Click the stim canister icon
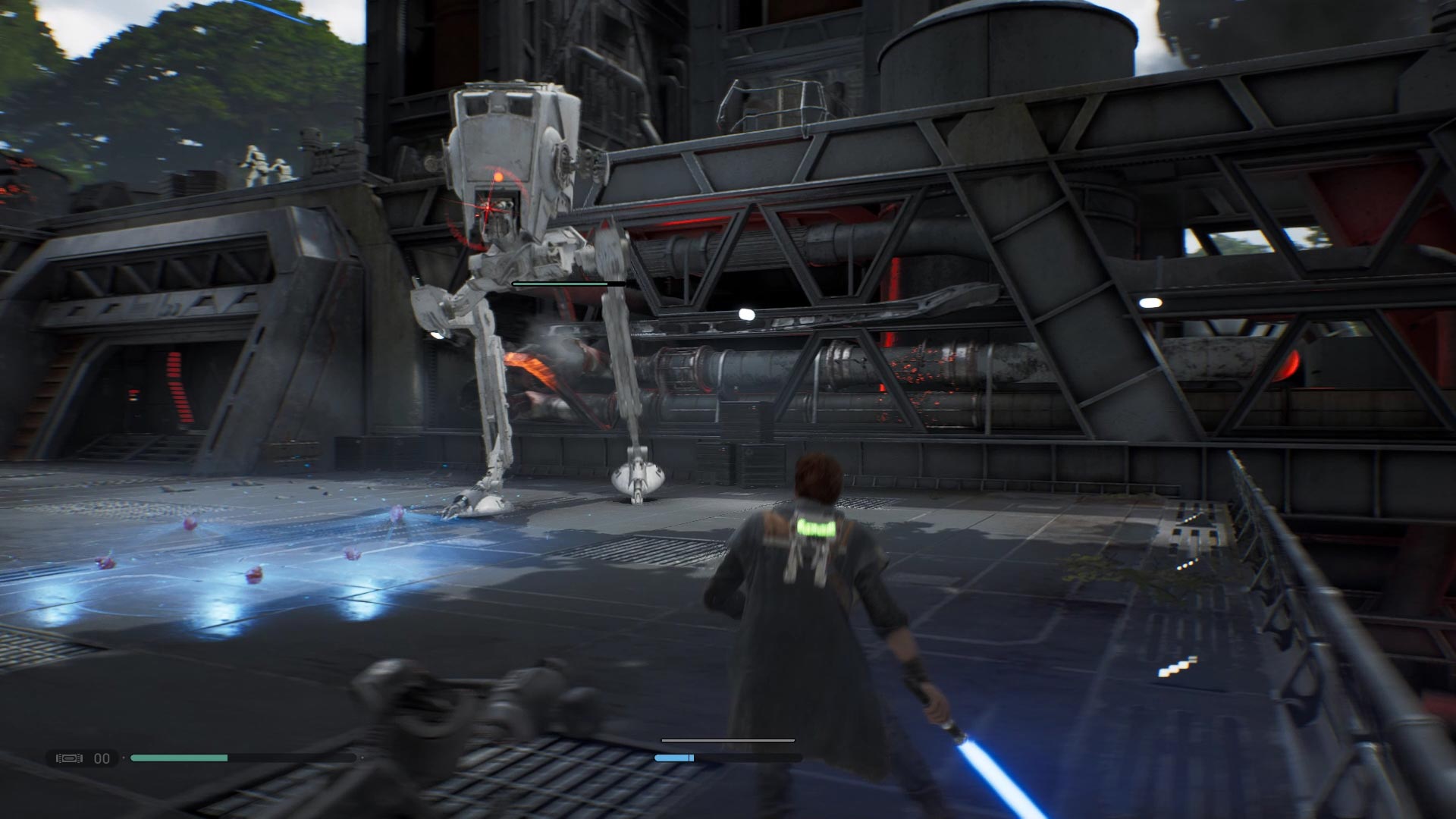Image resolution: width=1456 pixels, height=819 pixels. pos(69,758)
